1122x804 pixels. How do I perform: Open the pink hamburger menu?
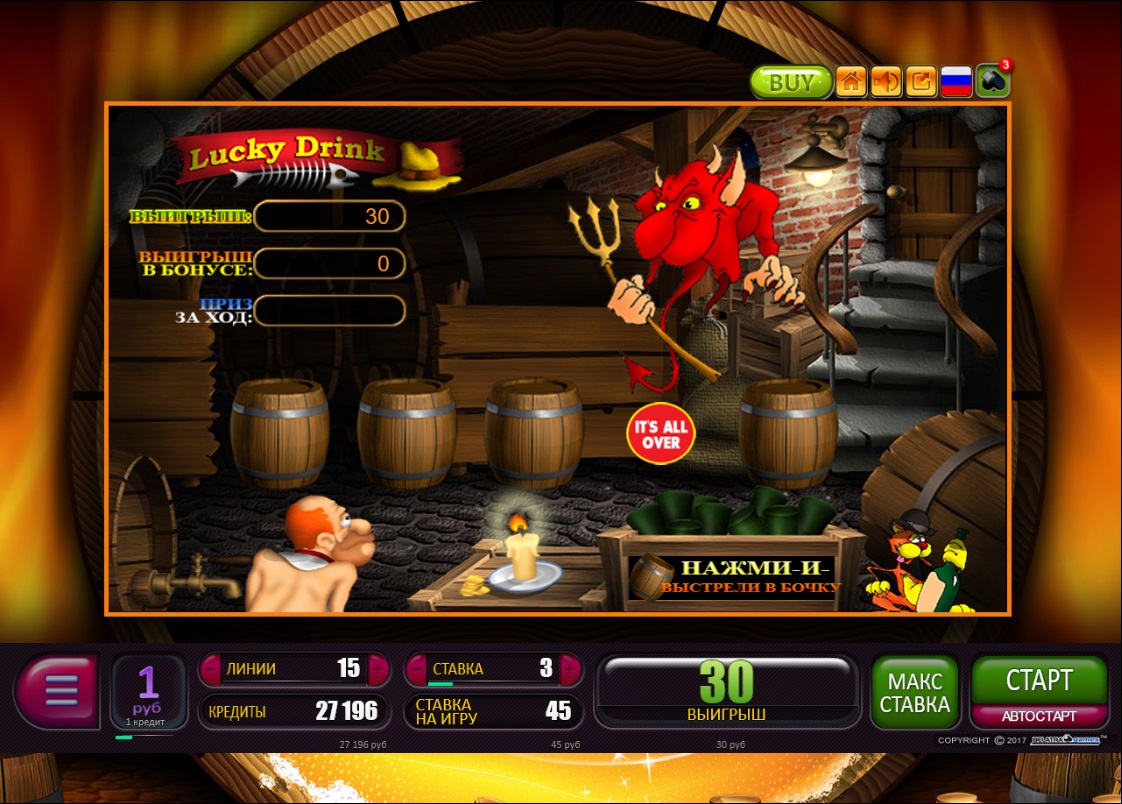59,690
